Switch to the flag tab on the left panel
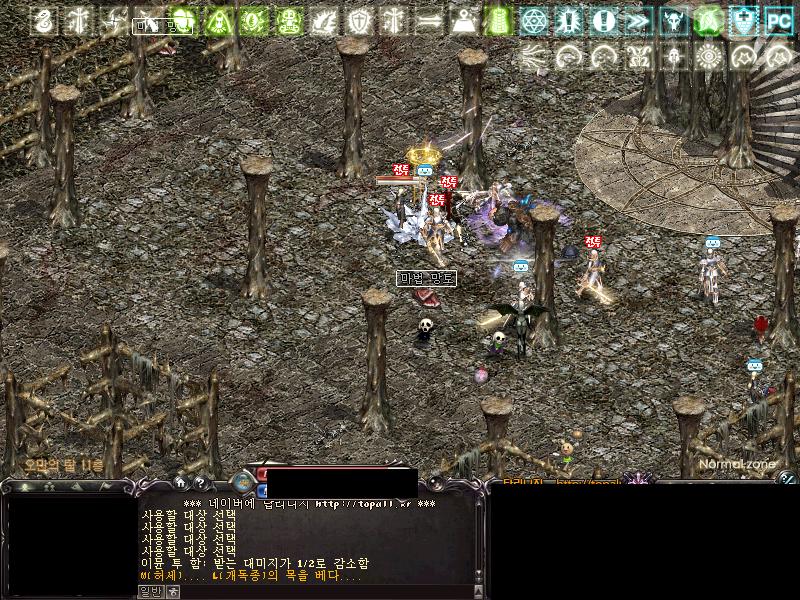Viewport: 800px width, 600px height. coord(107,487)
